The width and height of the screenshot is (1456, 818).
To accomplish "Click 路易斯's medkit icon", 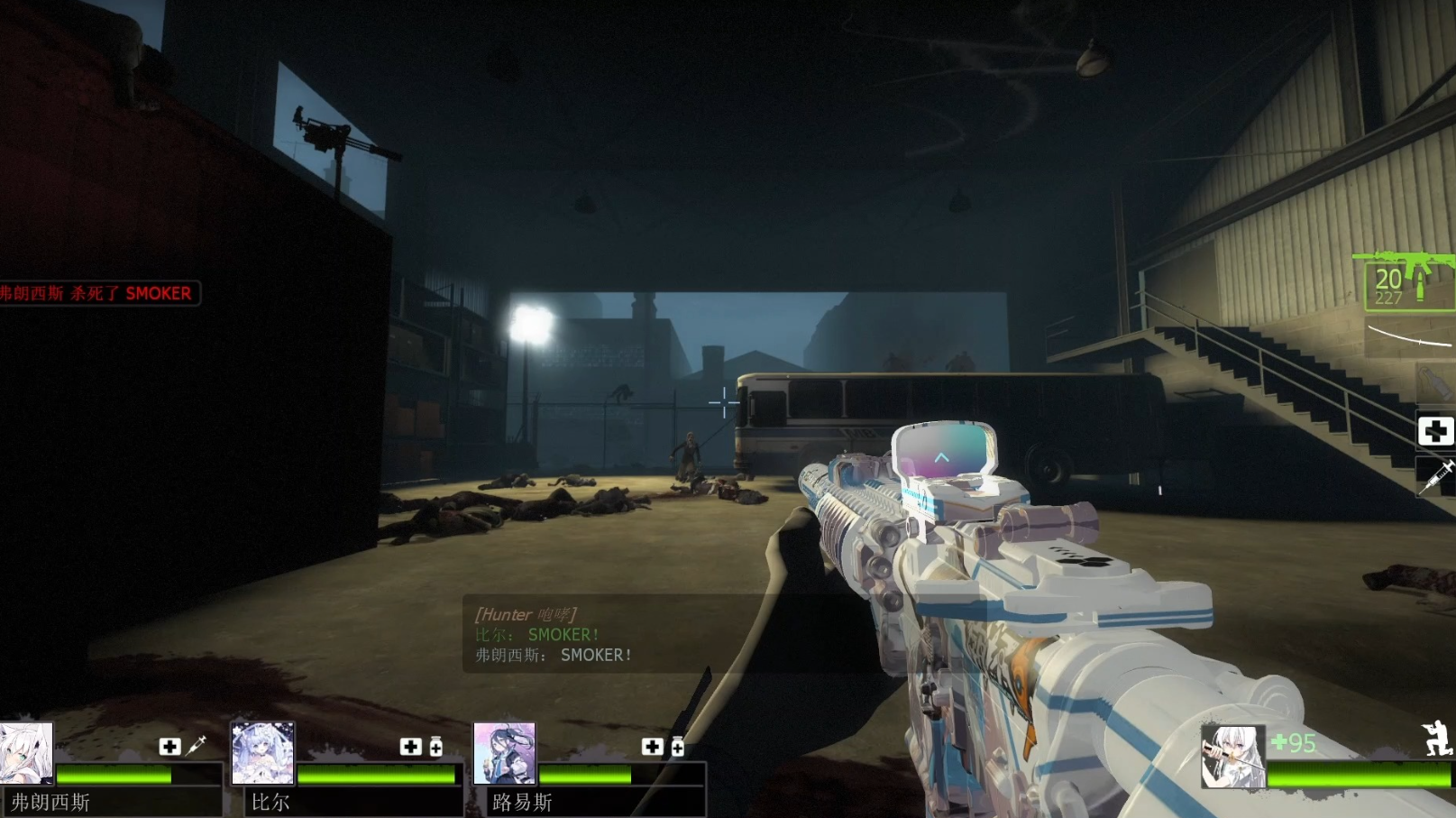I will click(x=652, y=746).
